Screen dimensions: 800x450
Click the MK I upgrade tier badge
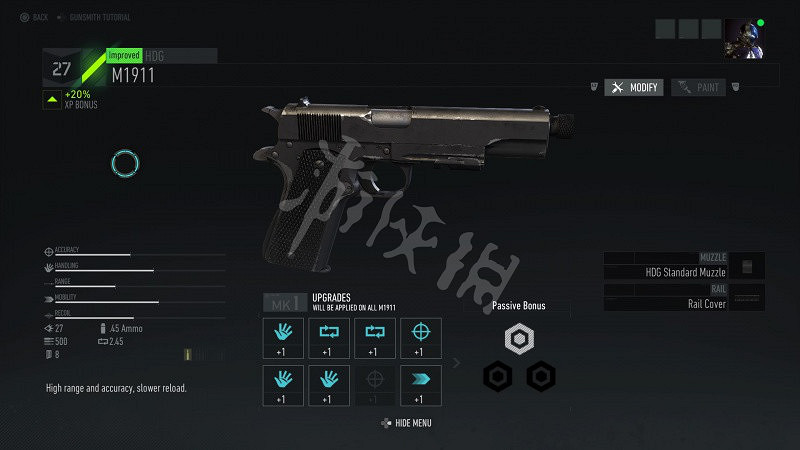click(x=282, y=303)
